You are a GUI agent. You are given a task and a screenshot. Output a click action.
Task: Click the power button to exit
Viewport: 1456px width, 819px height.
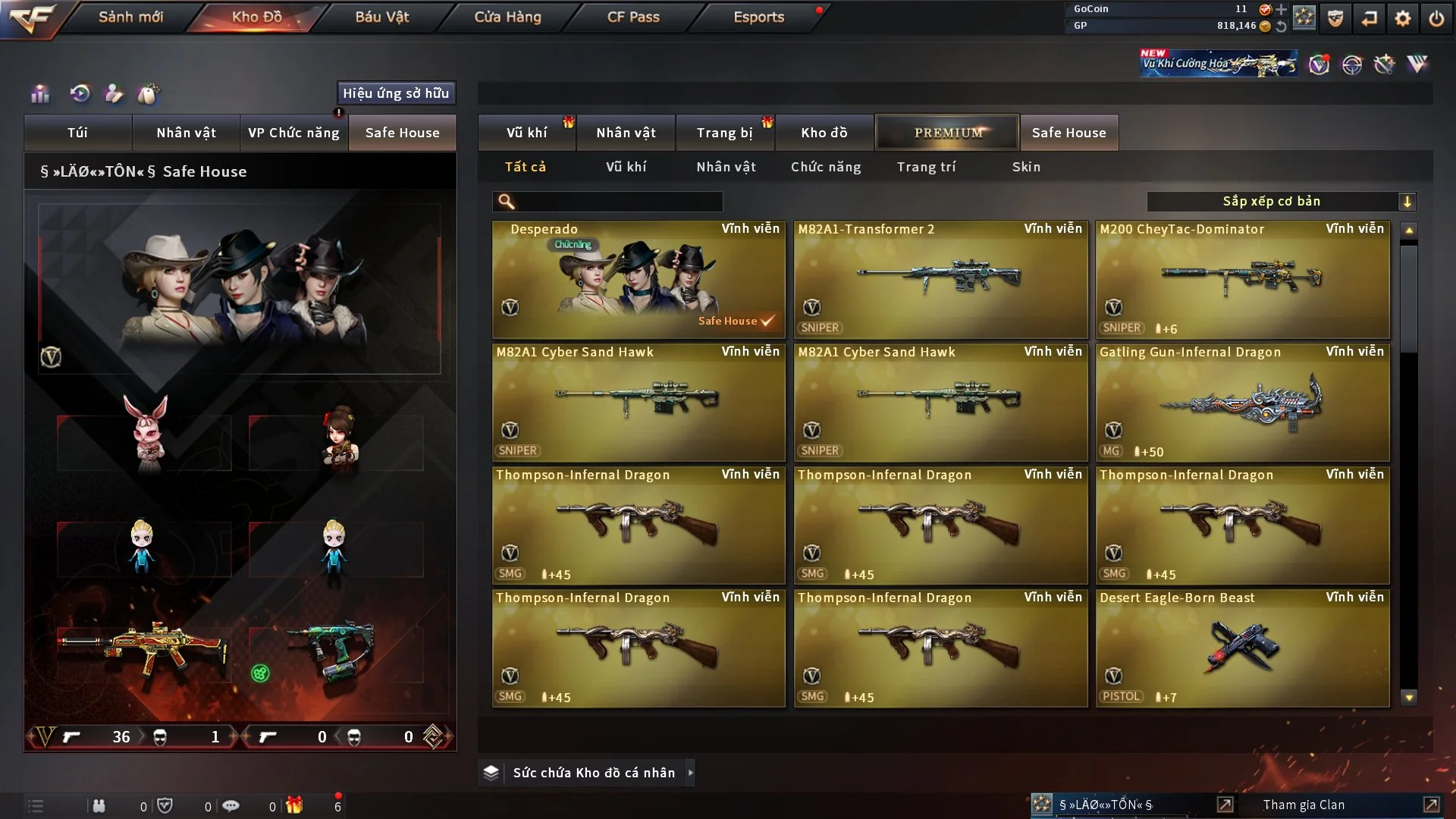(x=1436, y=18)
